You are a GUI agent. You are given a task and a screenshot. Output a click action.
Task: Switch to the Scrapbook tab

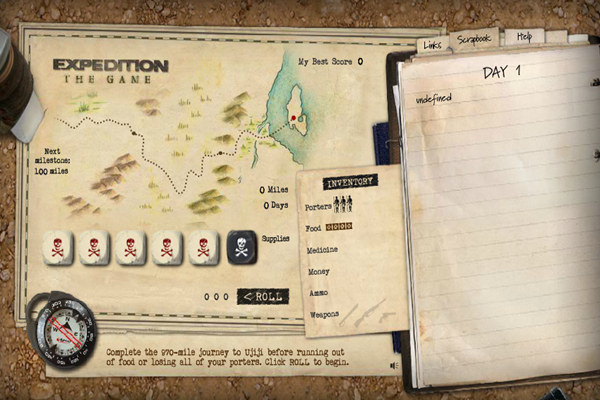tap(473, 39)
